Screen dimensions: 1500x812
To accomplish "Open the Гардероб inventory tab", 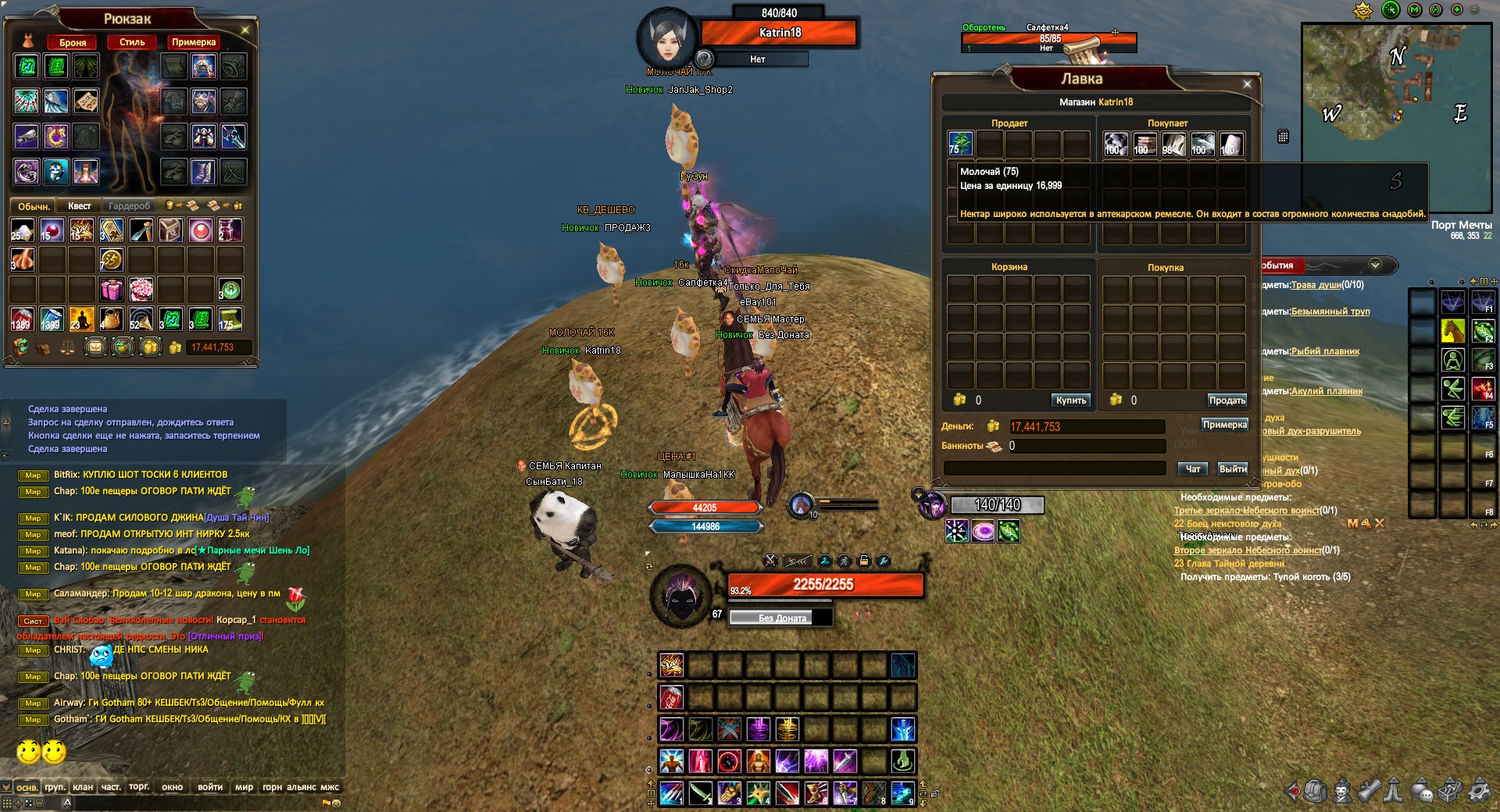I will 129,206.
